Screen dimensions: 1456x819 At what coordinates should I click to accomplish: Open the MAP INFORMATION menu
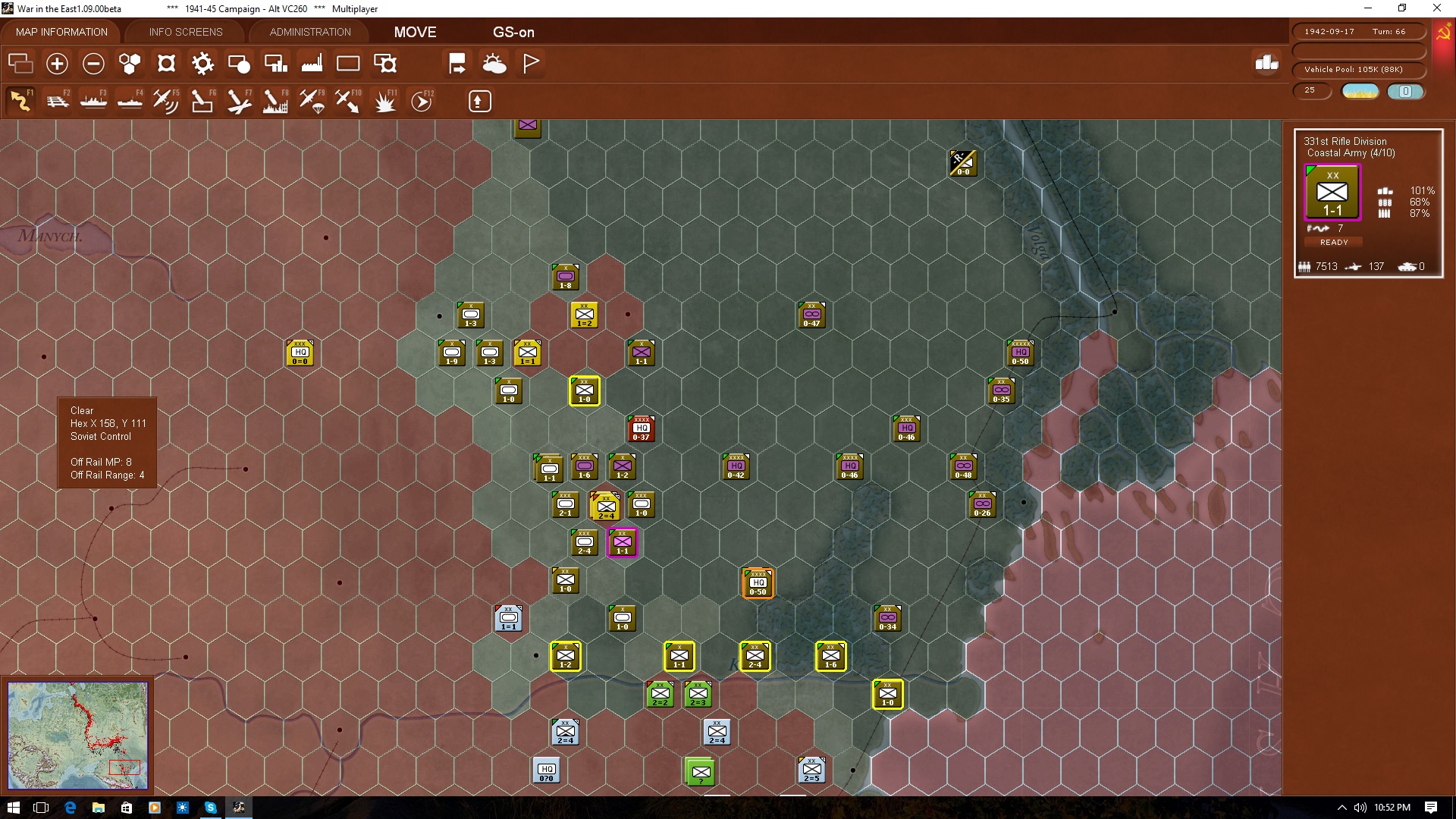point(61,32)
